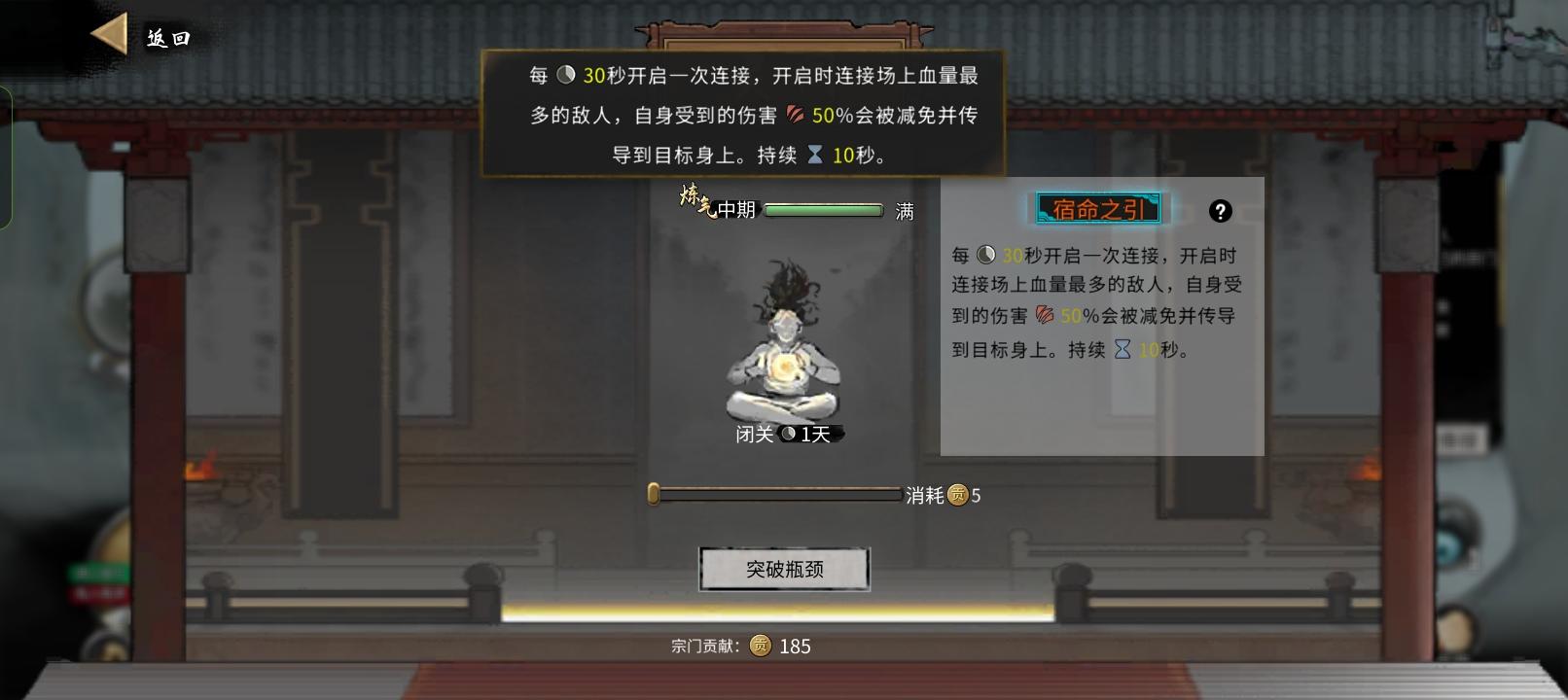
Task: Click the day icon inside 闭关 1天 label
Action: [x=788, y=434]
